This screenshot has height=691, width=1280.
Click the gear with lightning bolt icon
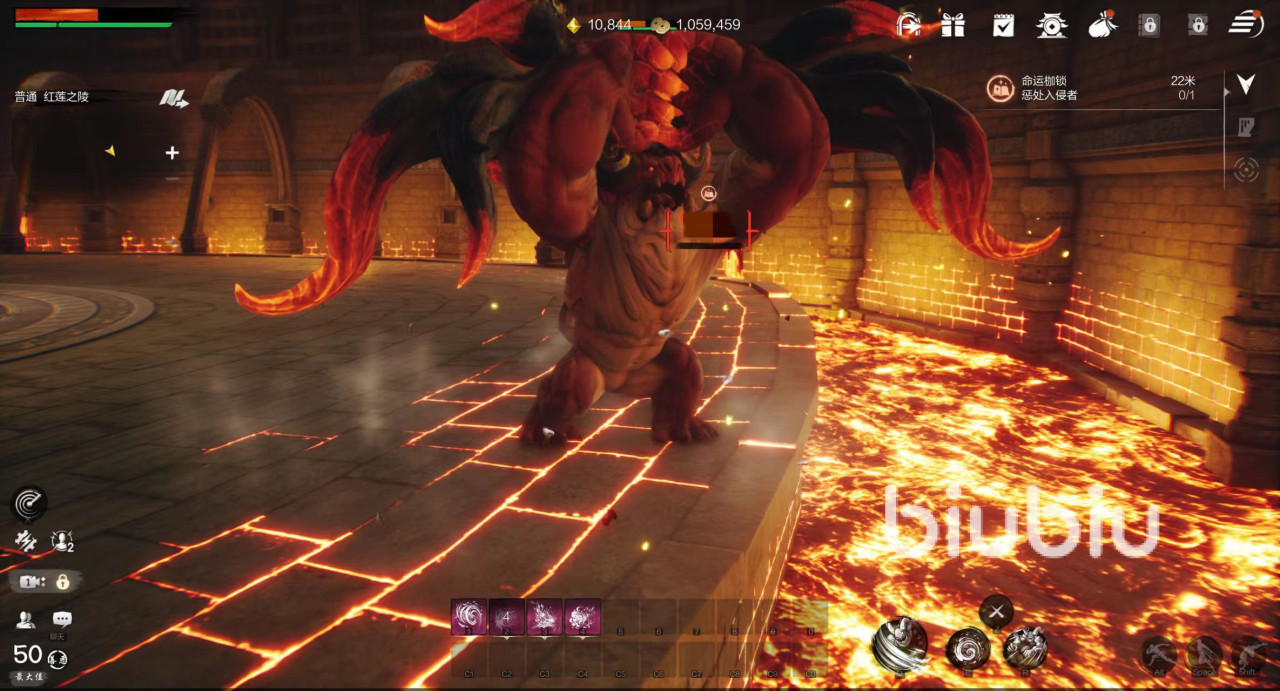click(x=26, y=541)
